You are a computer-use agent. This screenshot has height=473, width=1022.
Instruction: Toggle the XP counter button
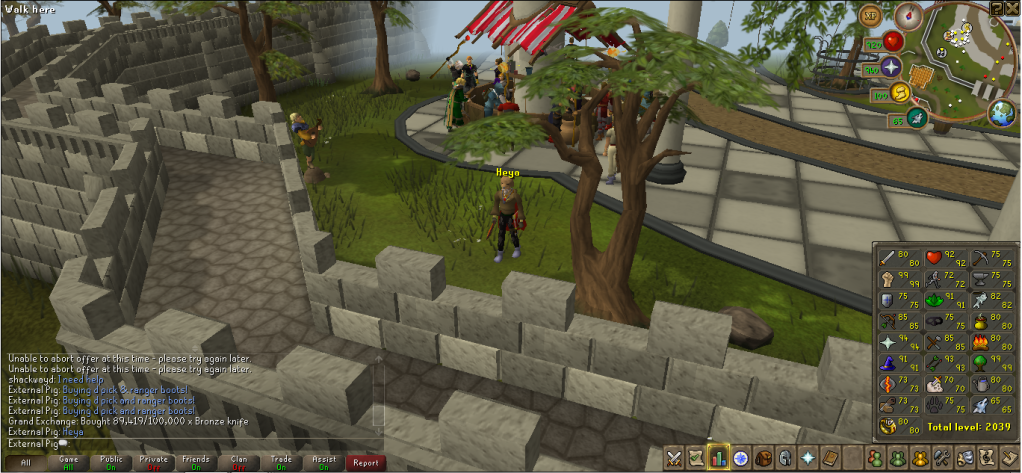[x=872, y=17]
